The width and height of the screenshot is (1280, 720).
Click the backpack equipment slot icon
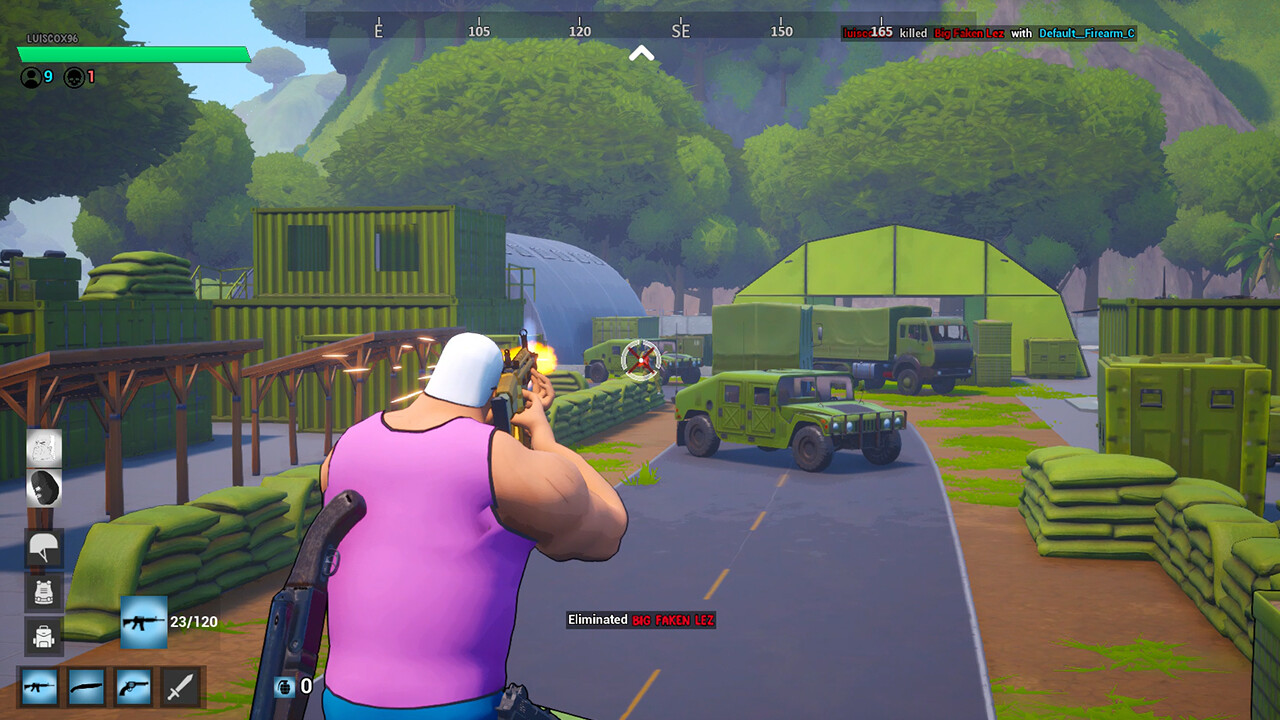coord(43,635)
